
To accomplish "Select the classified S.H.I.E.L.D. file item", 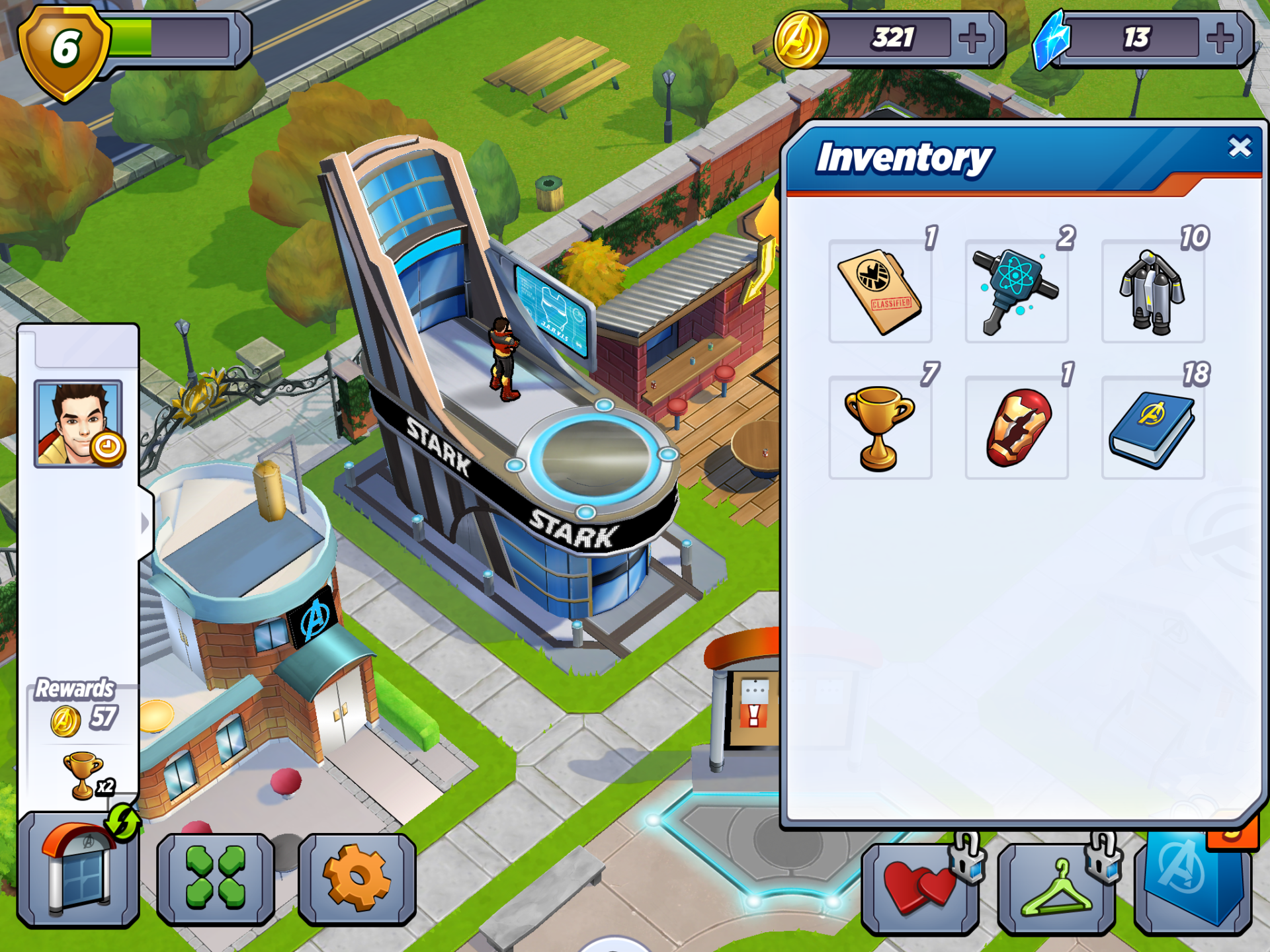I will point(880,292).
